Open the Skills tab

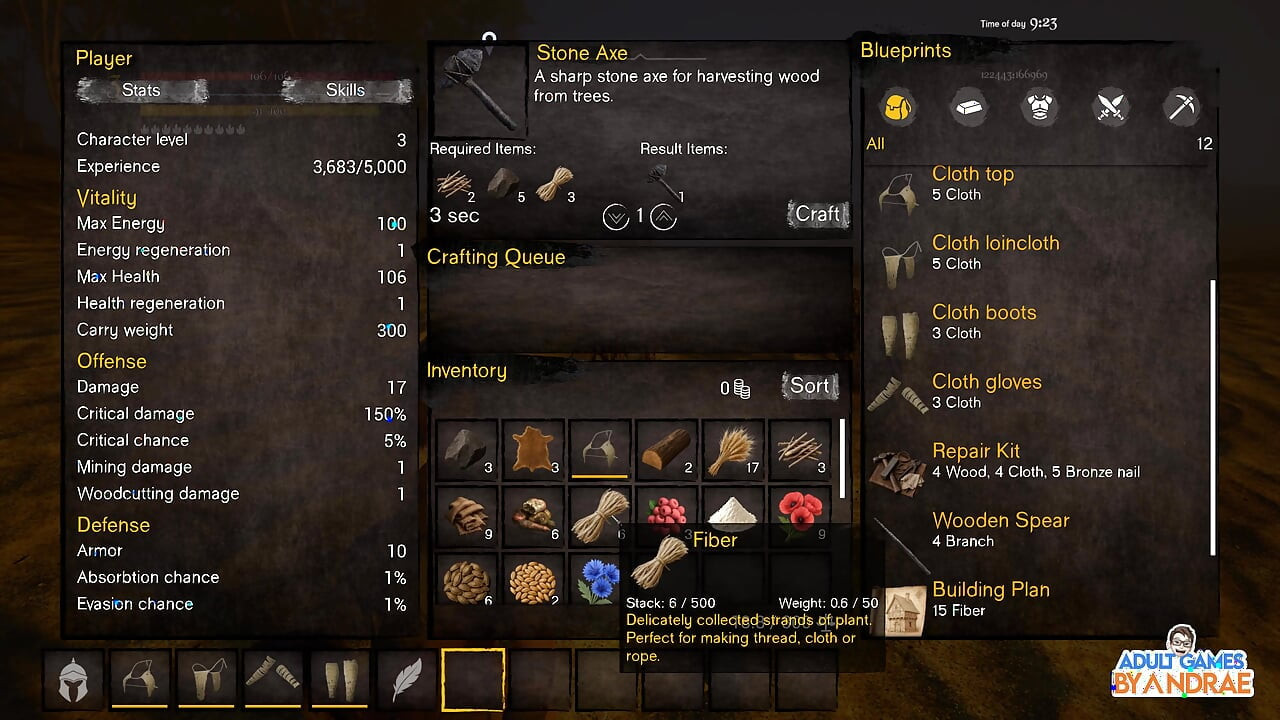(345, 91)
